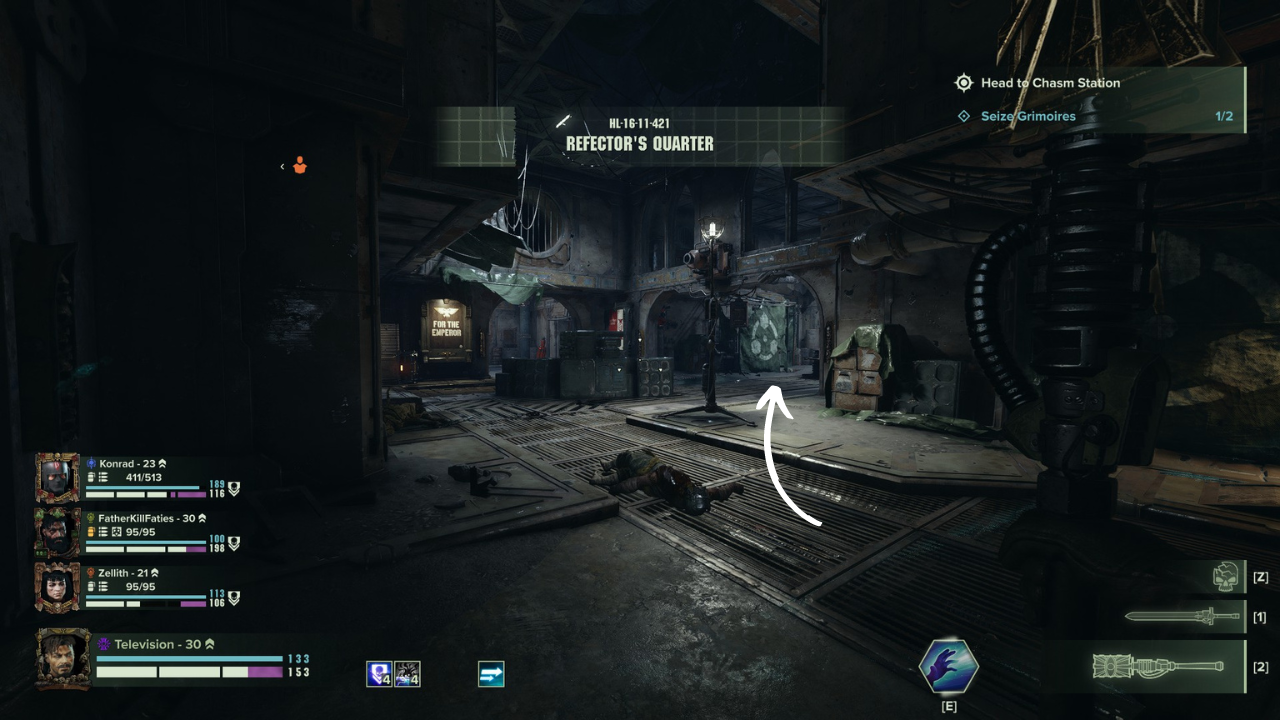1280x720 pixels.
Task: Click the orange teammate indicator marker
Action: [299, 166]
